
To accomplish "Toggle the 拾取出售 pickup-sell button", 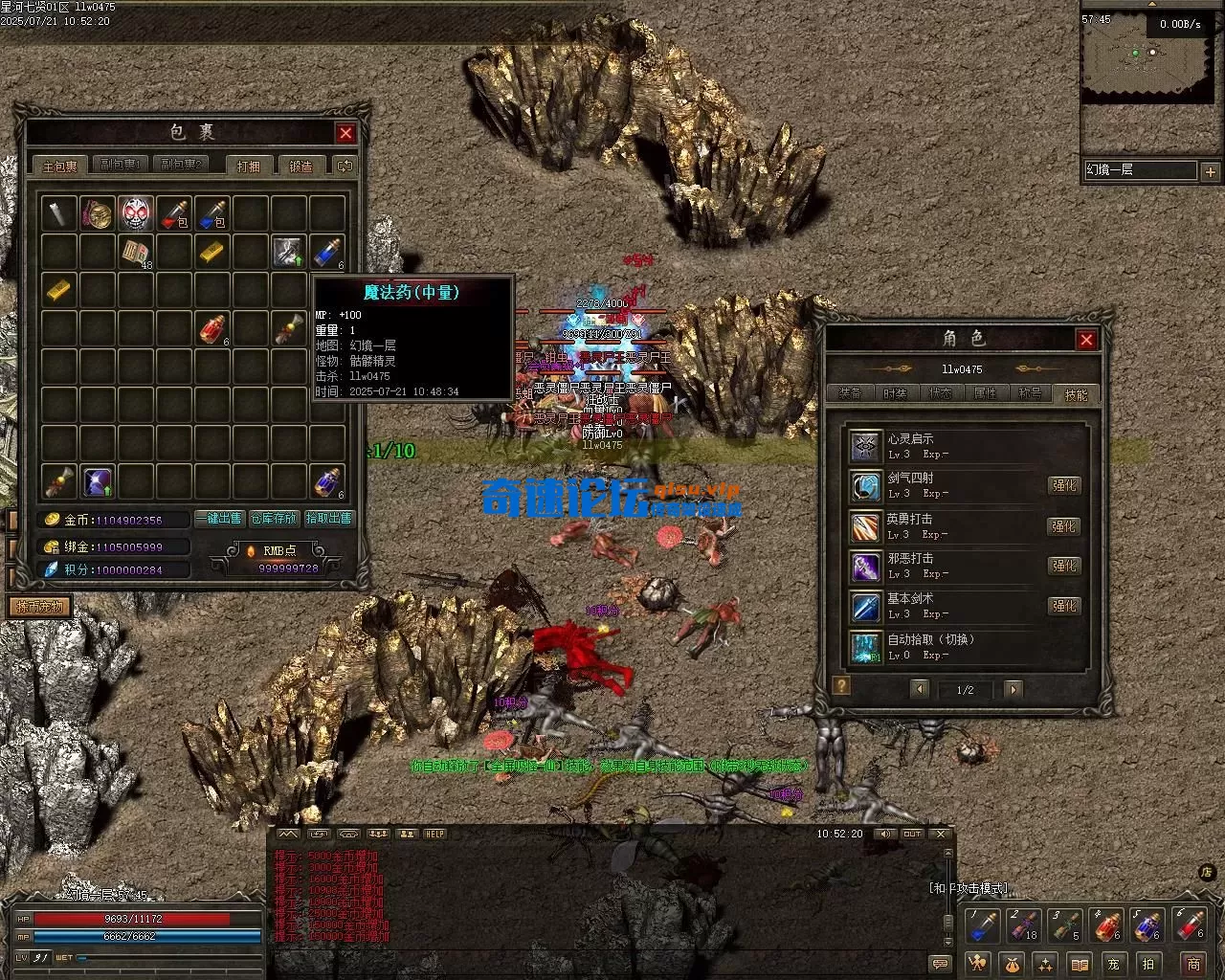I will click(328, 518).
